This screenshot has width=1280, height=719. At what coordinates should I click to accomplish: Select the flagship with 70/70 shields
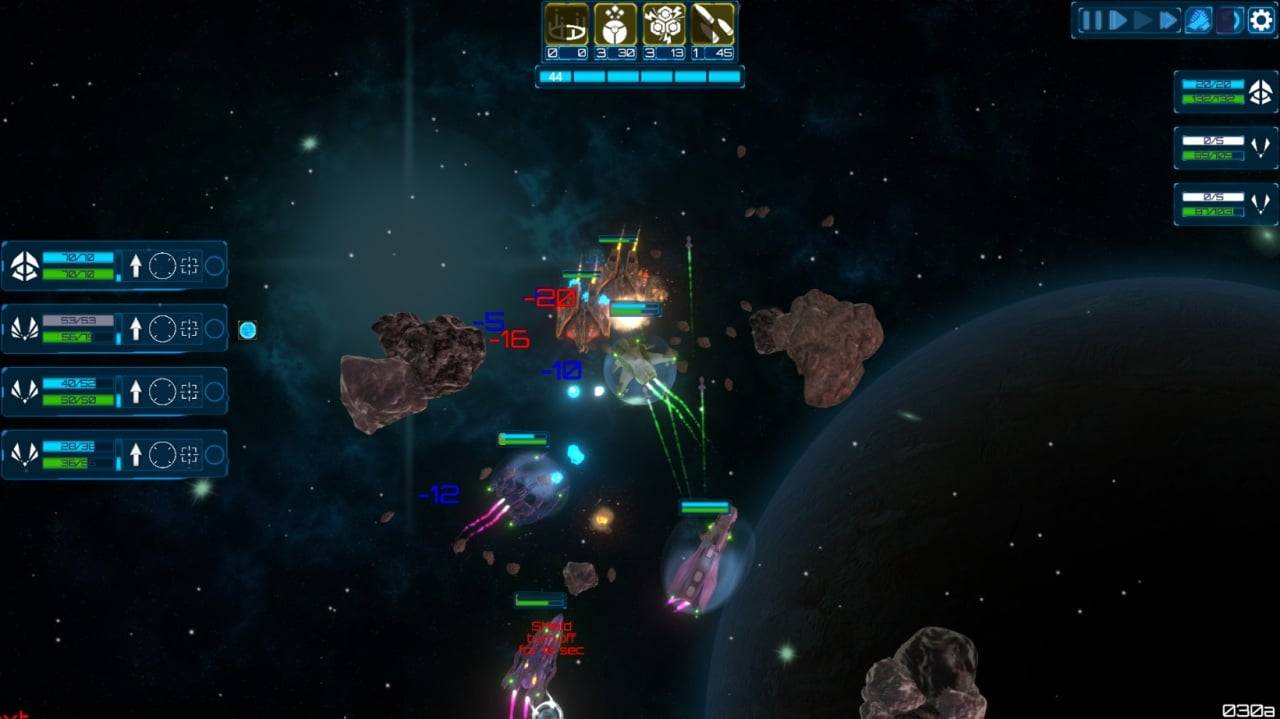(25, 266)
